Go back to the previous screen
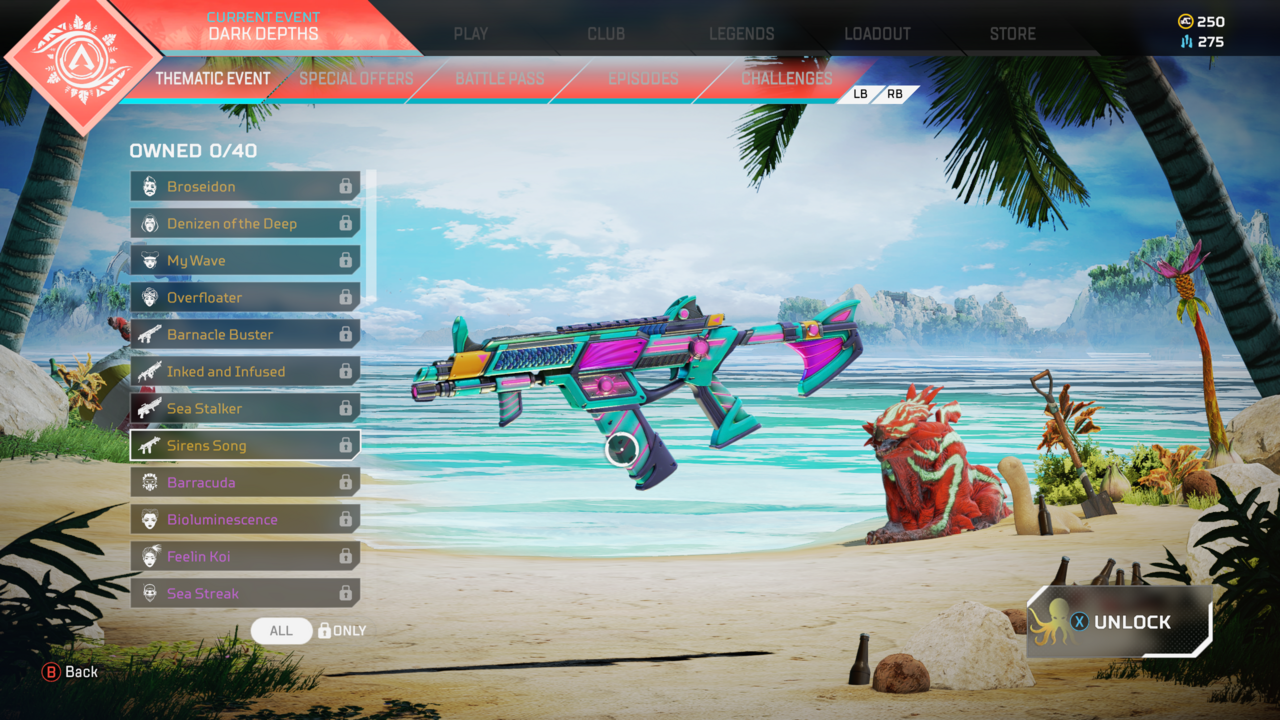Screen dimensions: 1280x720 coord(70,672)
